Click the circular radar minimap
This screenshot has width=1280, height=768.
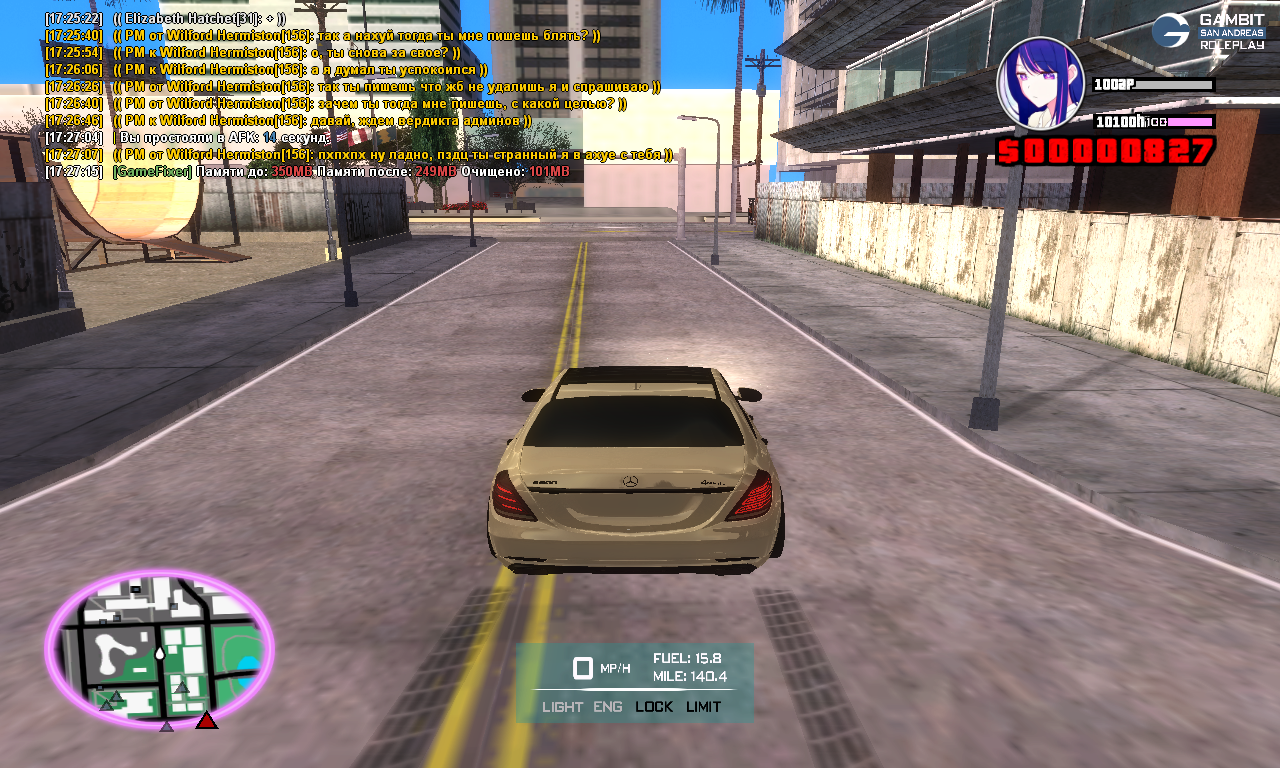pyautogui.click(x=159, y=650)
